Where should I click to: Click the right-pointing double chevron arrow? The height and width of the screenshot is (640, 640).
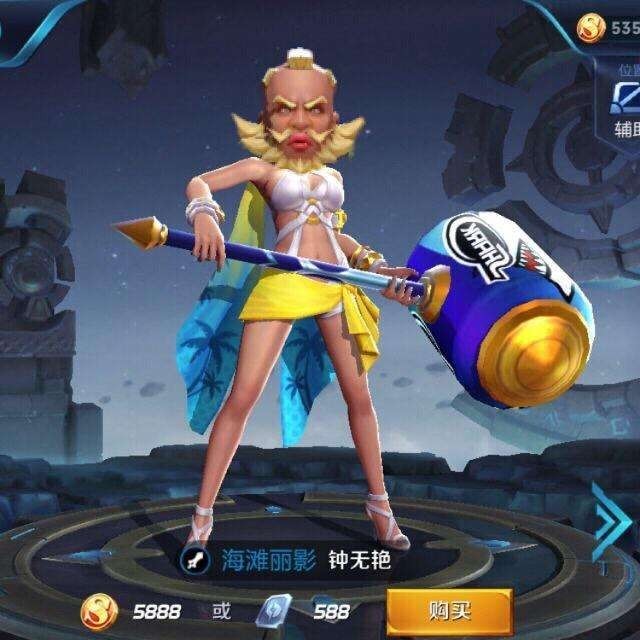pos(610,524)
